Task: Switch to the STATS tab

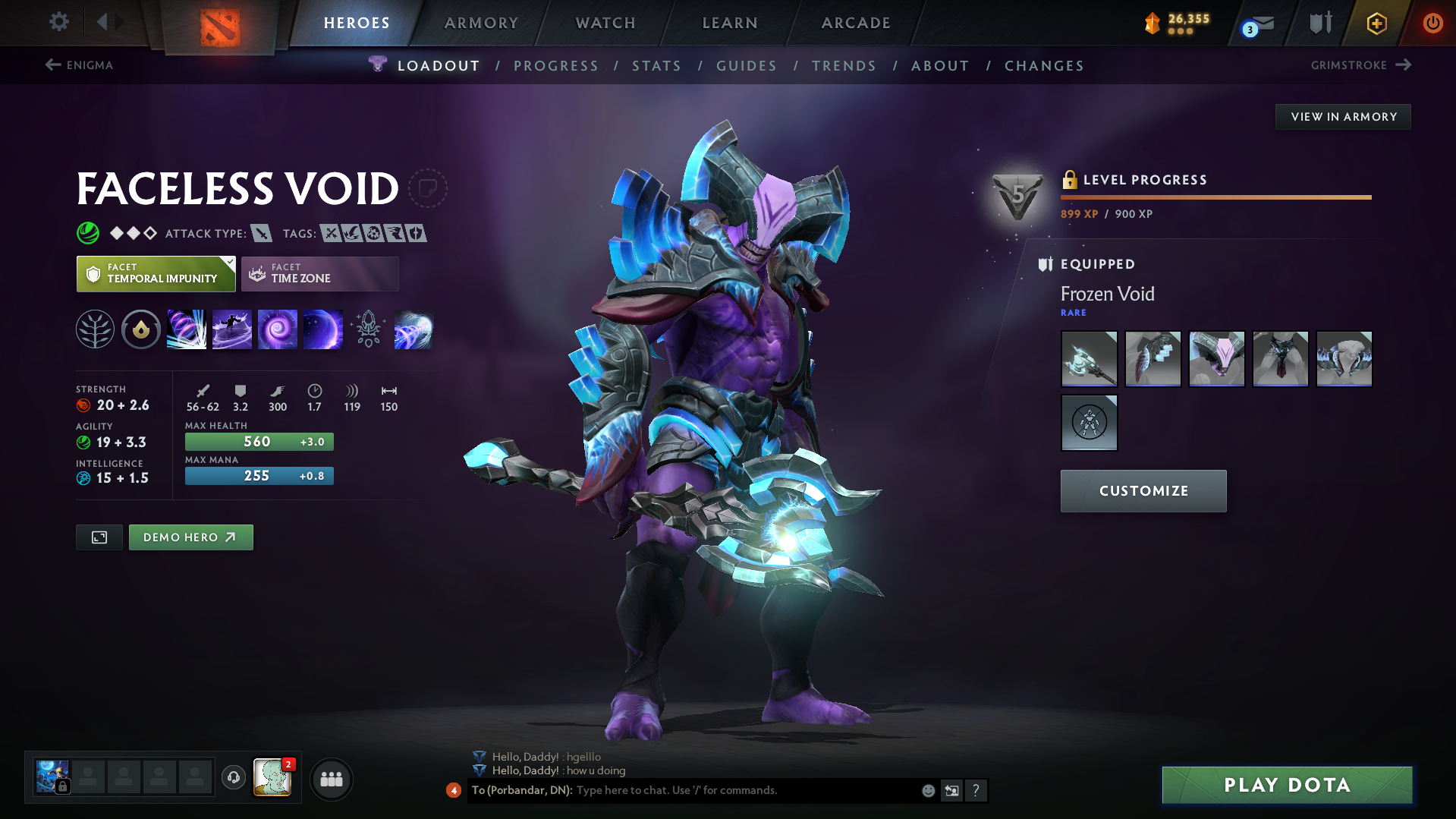Action: pyautogui.click(x=656, y=65)
